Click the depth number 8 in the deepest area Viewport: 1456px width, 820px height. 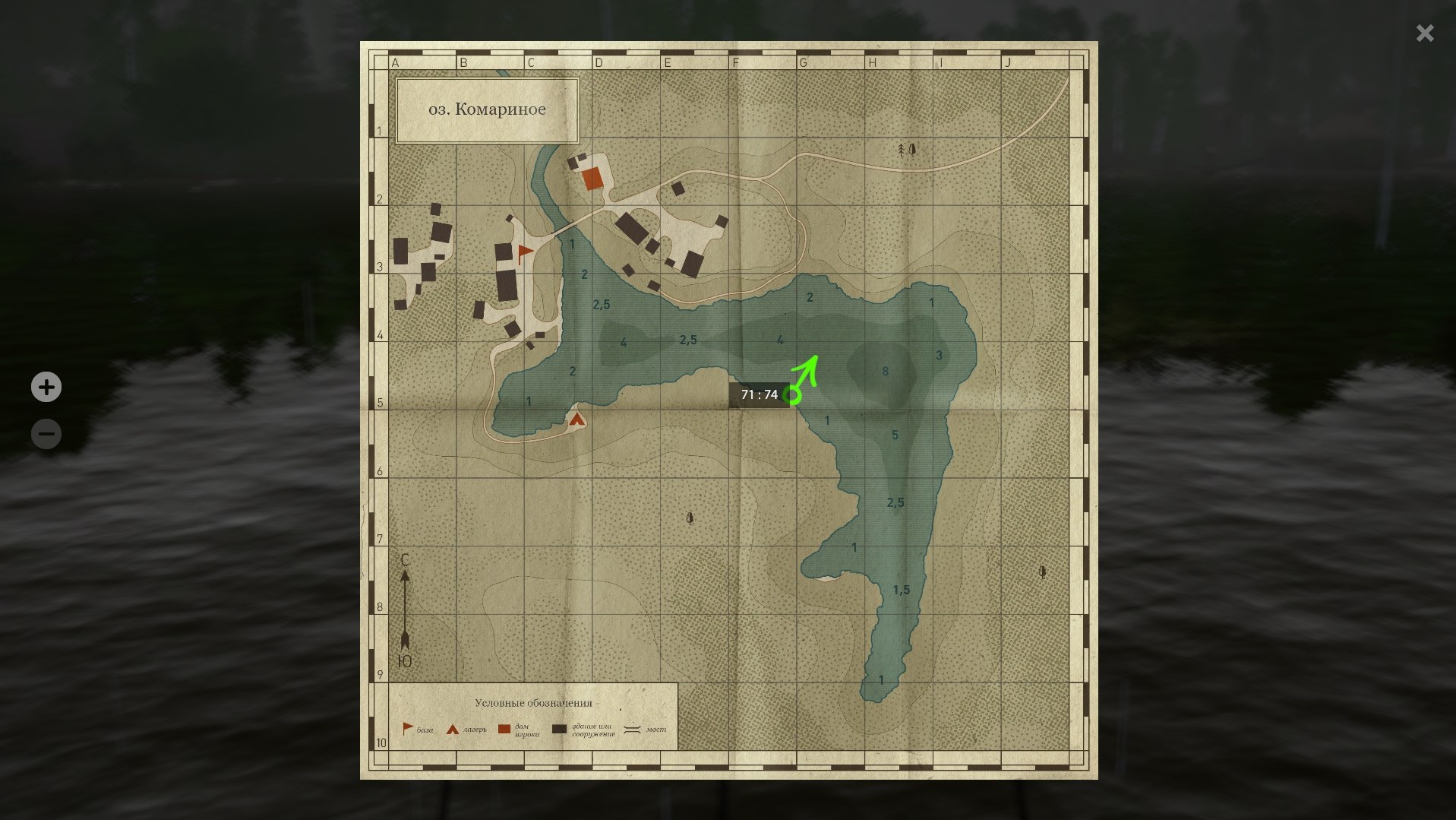(x=884, y=370)
